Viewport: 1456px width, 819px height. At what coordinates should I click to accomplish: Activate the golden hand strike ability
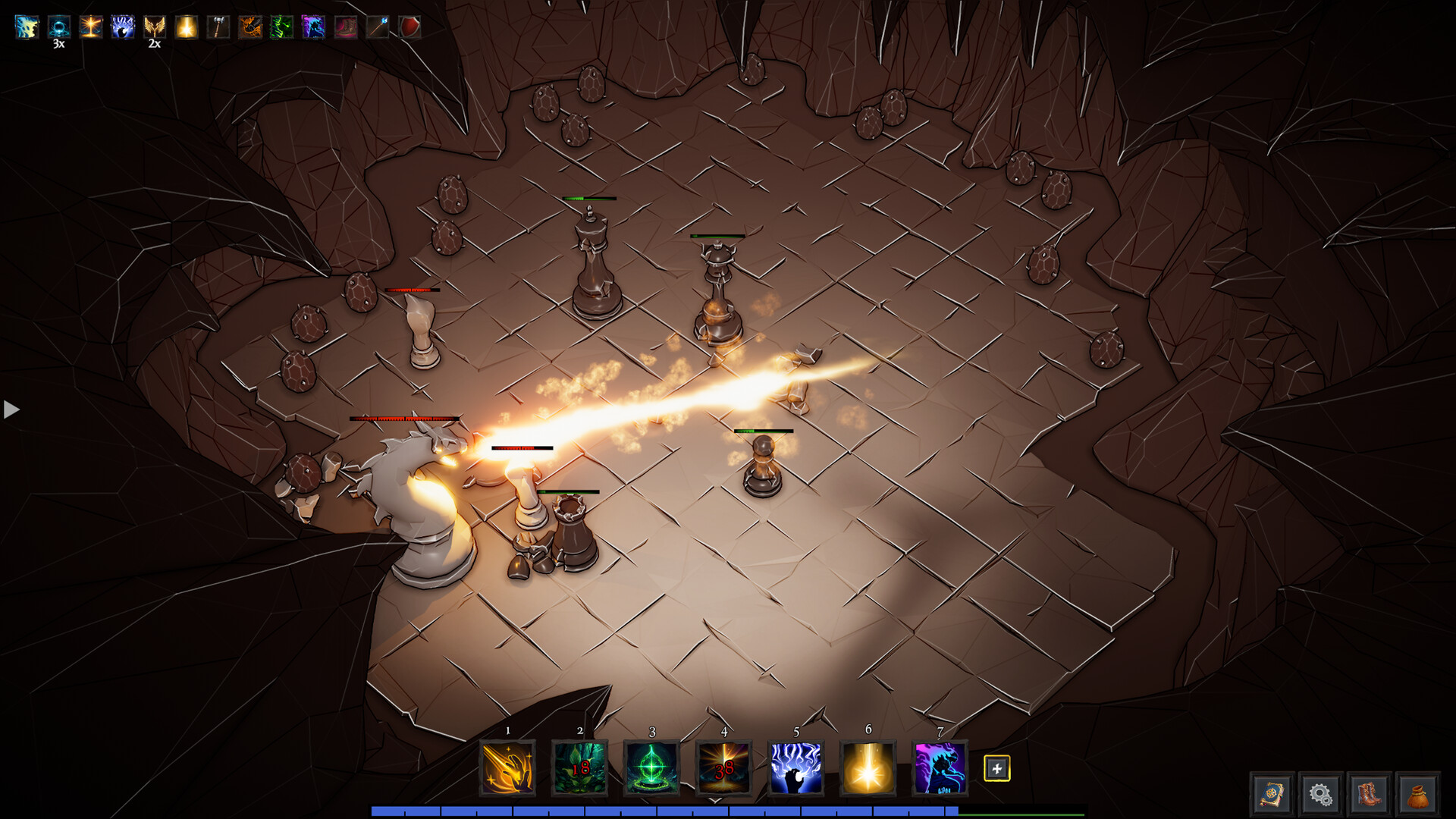(507, 767)
